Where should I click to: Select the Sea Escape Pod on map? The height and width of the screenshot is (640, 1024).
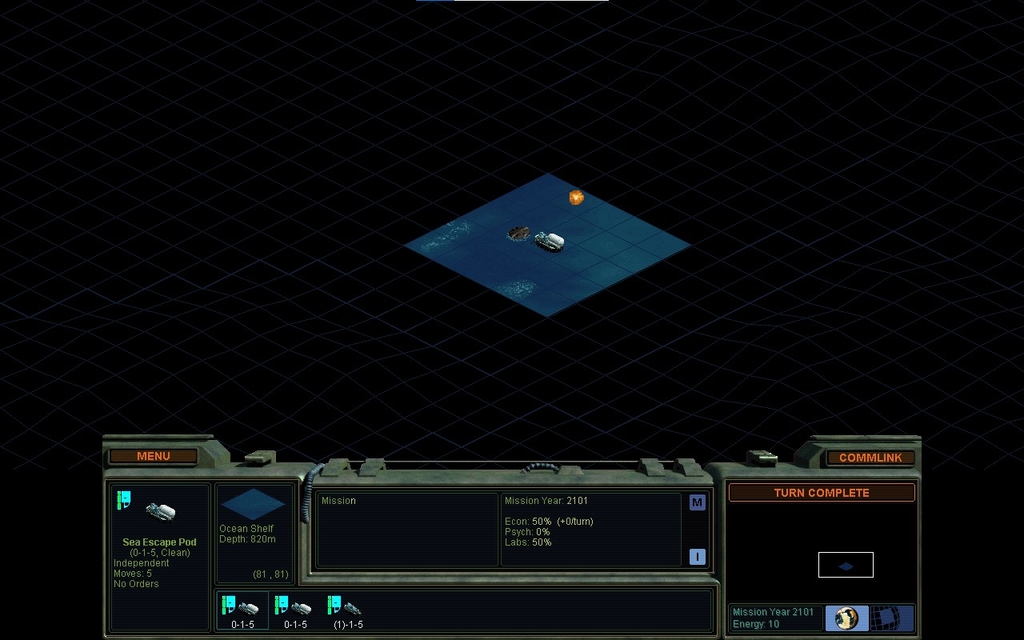click(x=549, y=241)
